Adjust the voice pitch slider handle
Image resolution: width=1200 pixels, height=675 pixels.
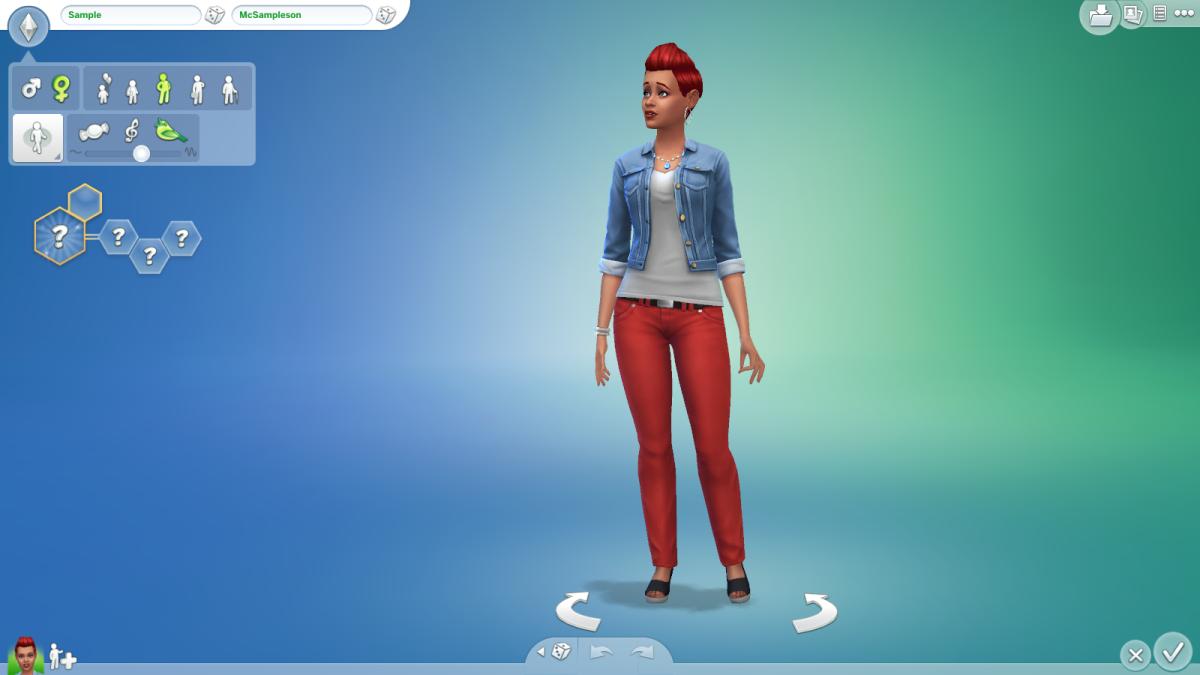tap(142, 153)
